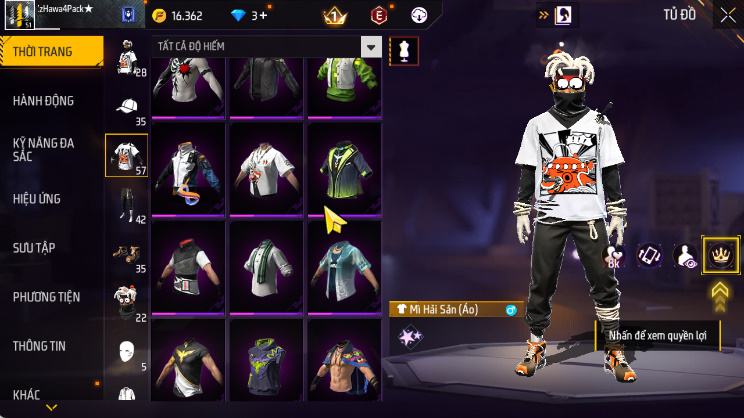Screen dimensions: 744x418
Task: Select the hat subcategory icon
Action: click(127, 107)
